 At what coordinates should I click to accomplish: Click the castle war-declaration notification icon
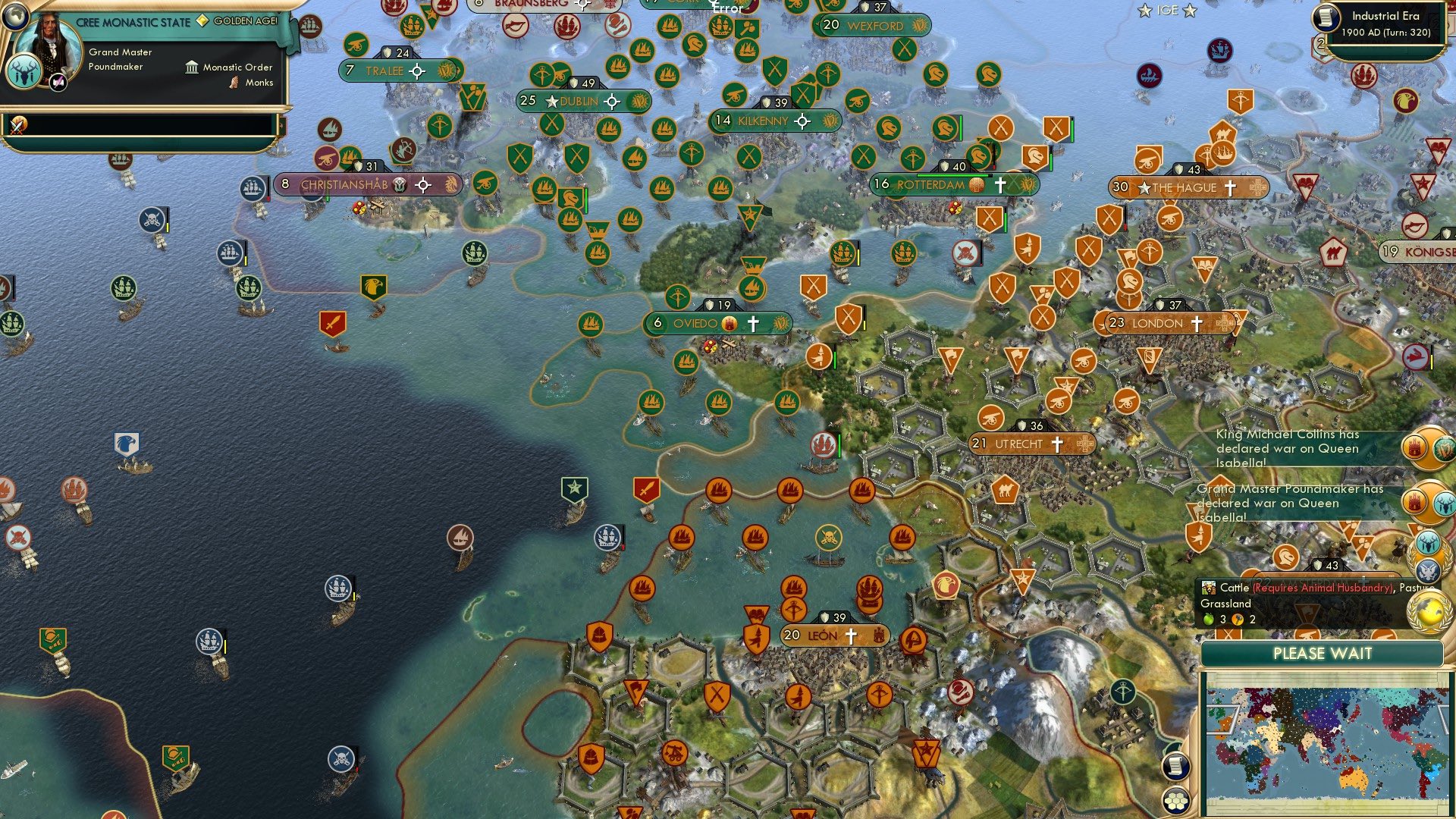pyautogui.click(x=1415, y=449)
